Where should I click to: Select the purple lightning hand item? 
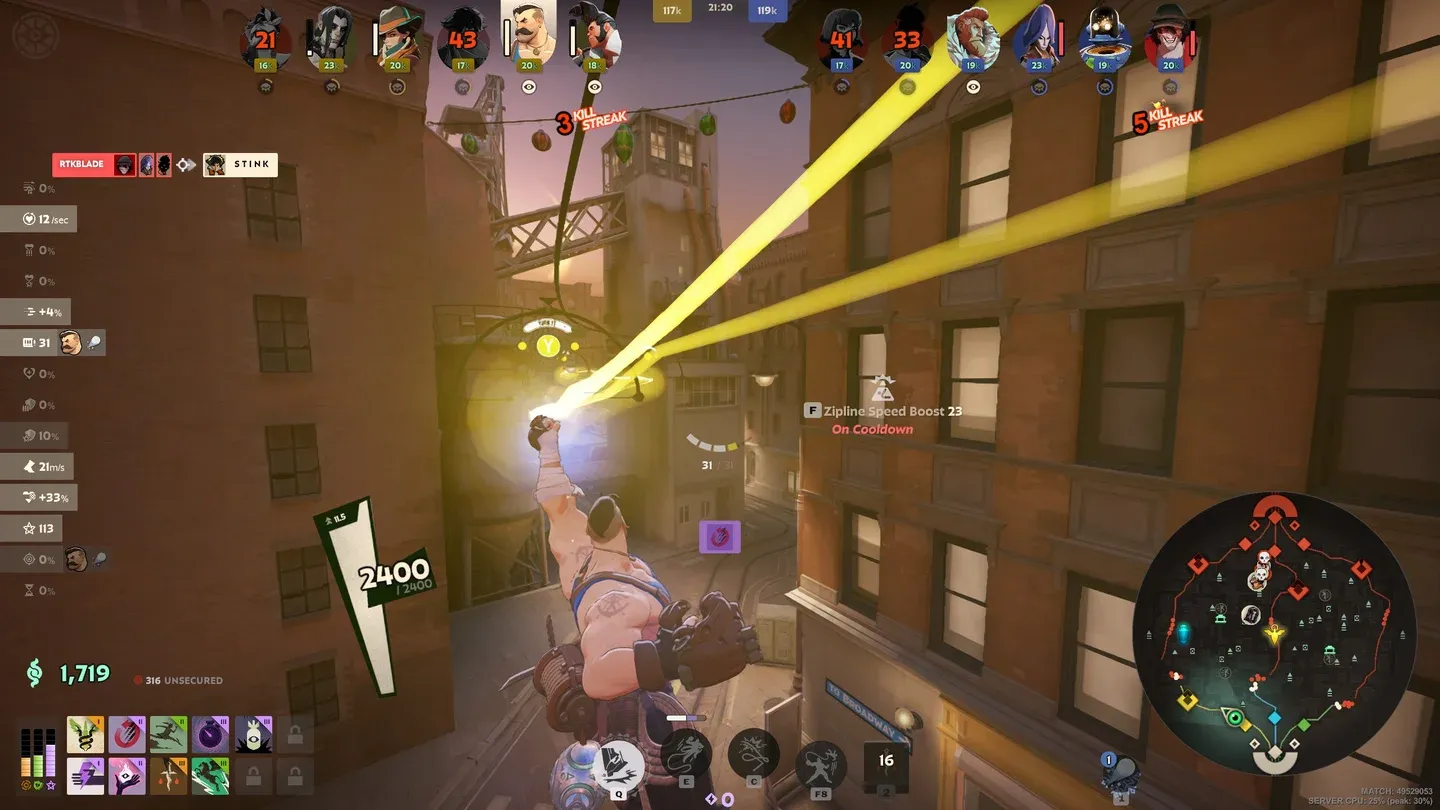pos(86,775)
